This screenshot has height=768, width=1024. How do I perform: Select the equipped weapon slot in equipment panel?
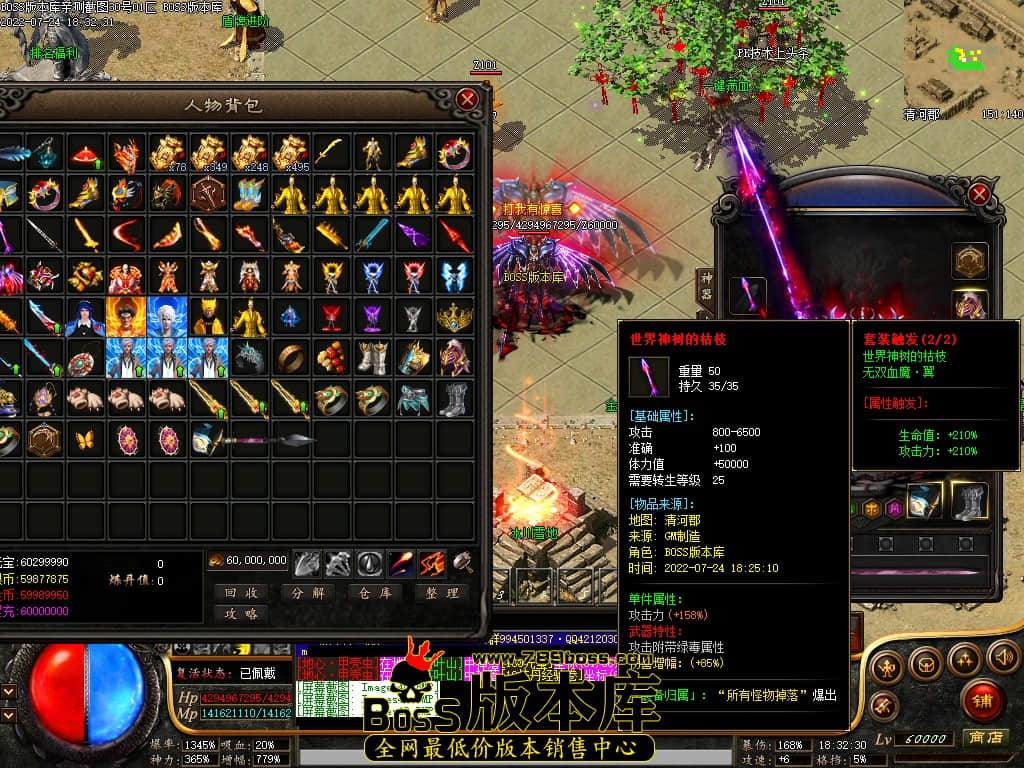click(x=747, y=297)
